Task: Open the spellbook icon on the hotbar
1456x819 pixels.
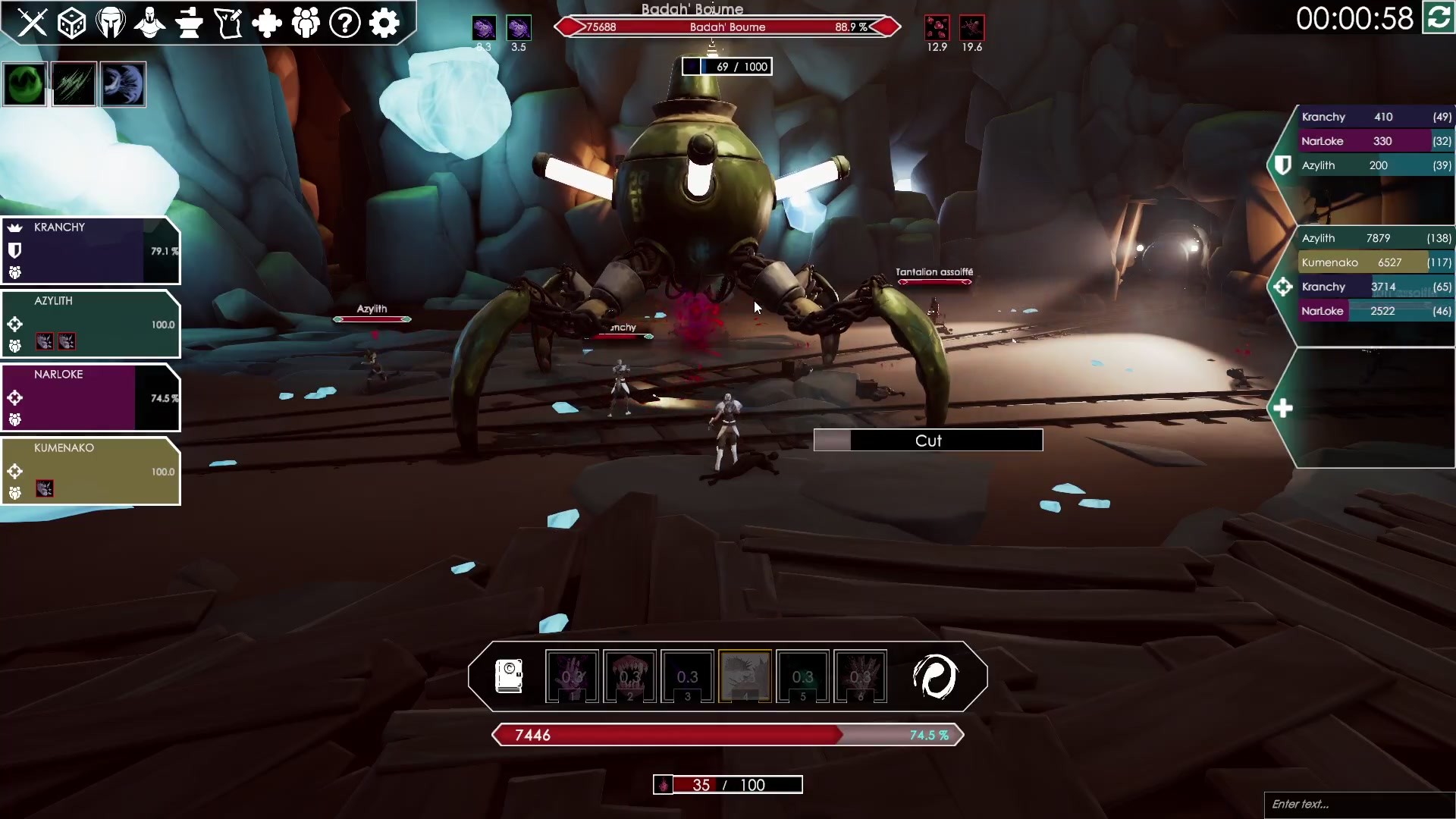Action: [509, 677]
